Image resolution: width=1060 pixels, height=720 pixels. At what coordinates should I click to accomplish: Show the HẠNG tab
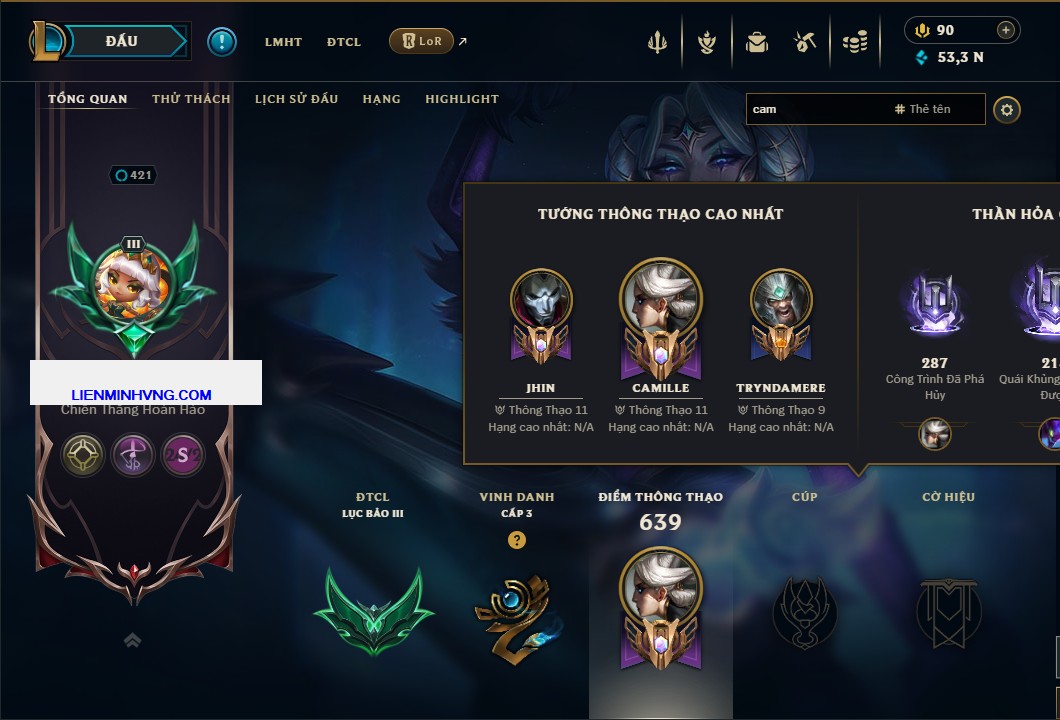click(381, 99)
